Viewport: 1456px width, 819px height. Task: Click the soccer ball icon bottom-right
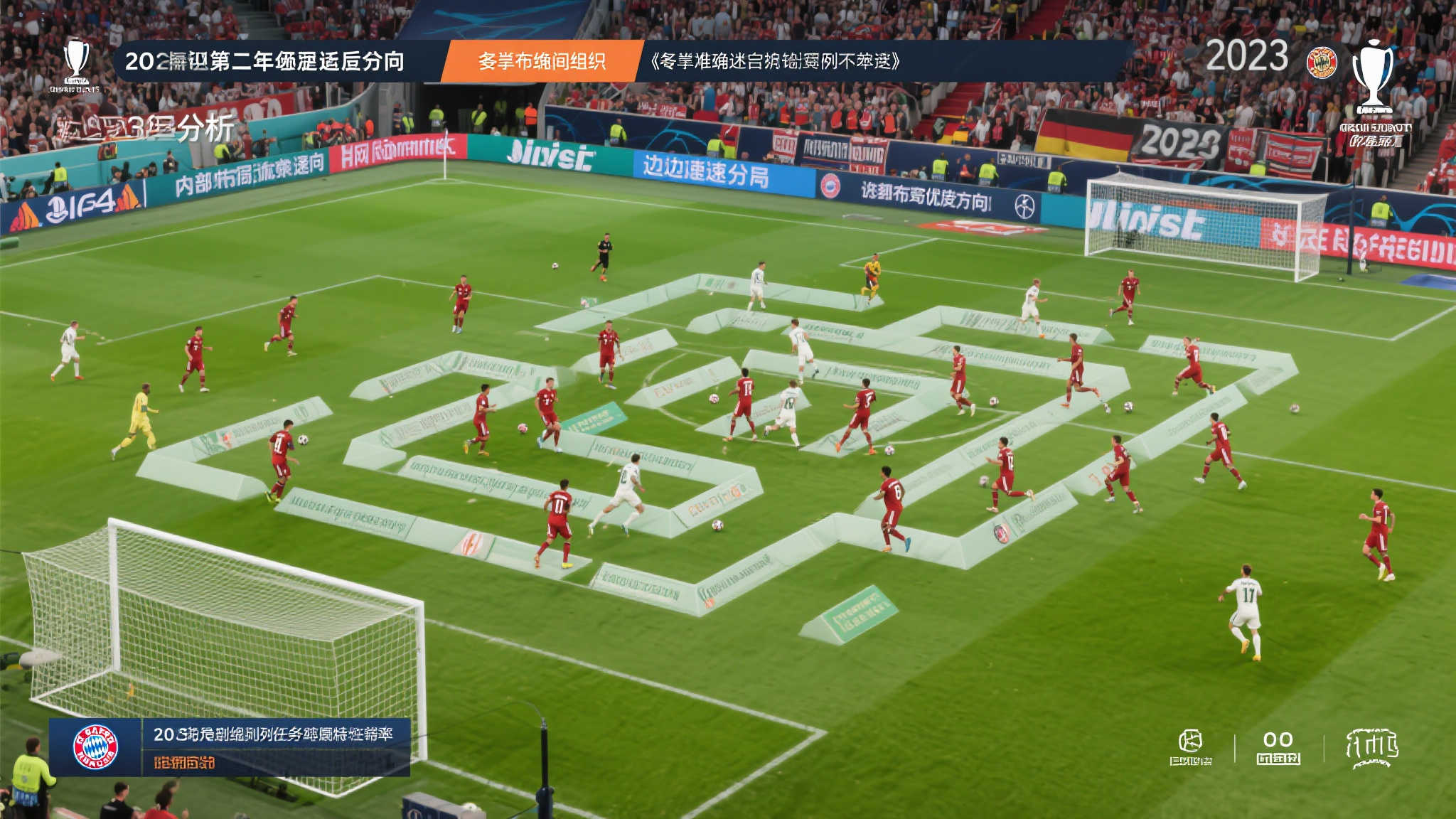1191,743
